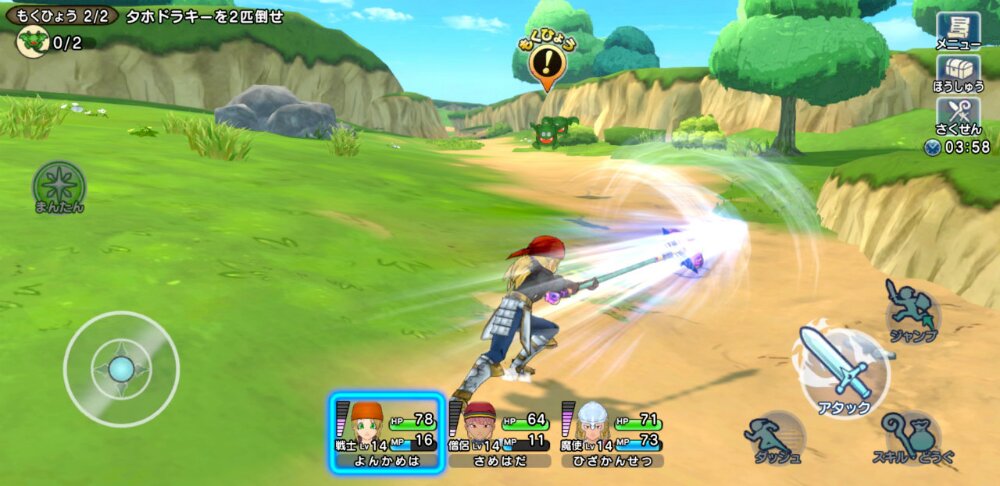
Task: Touch the virtual movement joystick
Action: point(121,369)
